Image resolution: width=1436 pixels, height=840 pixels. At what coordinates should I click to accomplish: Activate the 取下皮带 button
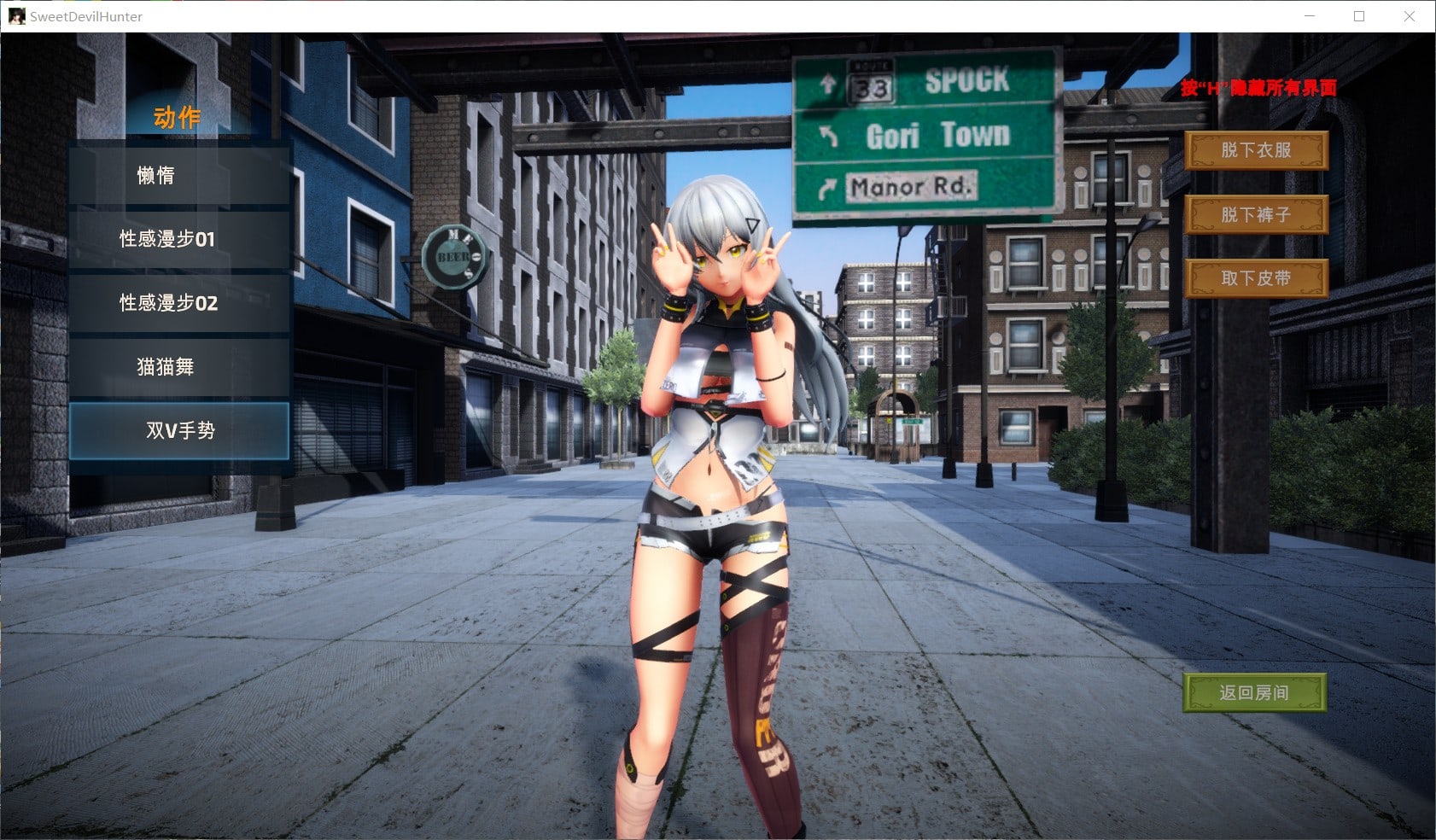point(1255,278)
